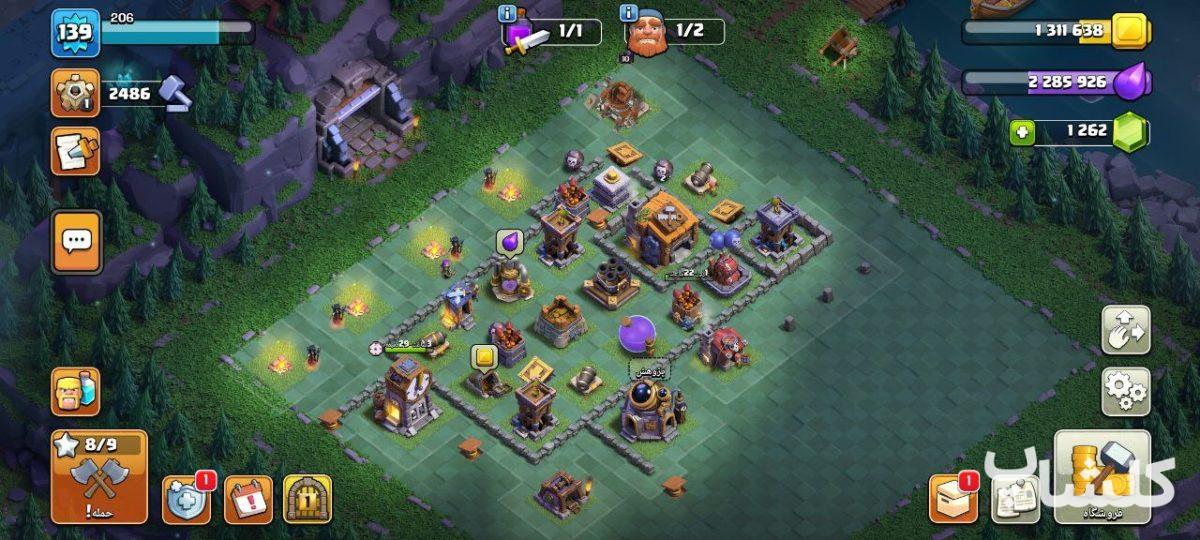1200x540 pixels.
Task: Open the pinned notes button
Action: [1015, 498]
